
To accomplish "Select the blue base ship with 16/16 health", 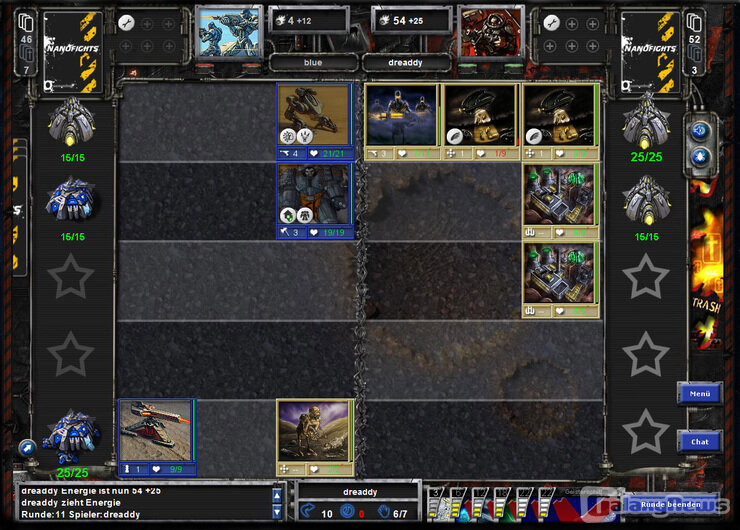I will (x=71, y=201).
